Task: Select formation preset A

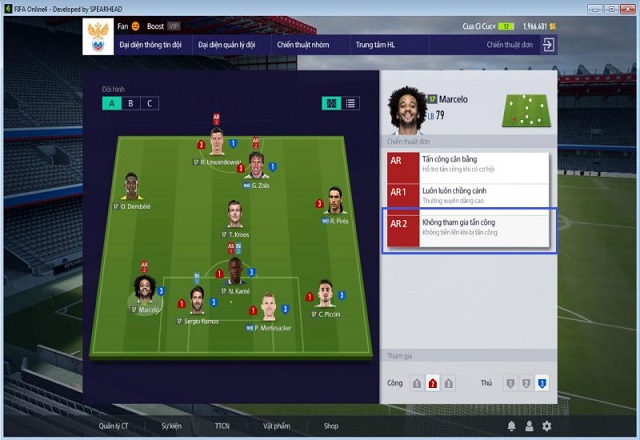Action: coord(112,103)
